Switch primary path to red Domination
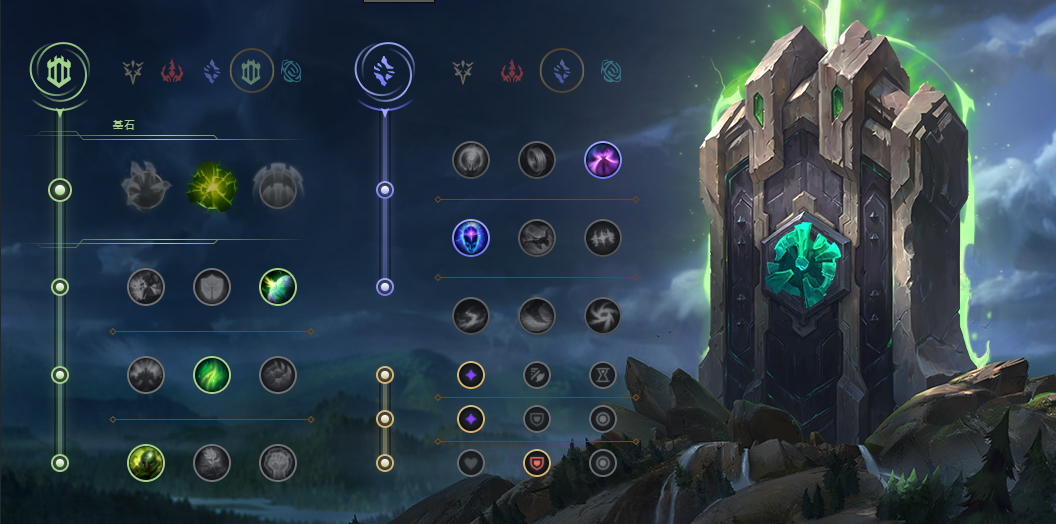The width and height of the screenshot is (1056, 524). (x=172, y=71)
